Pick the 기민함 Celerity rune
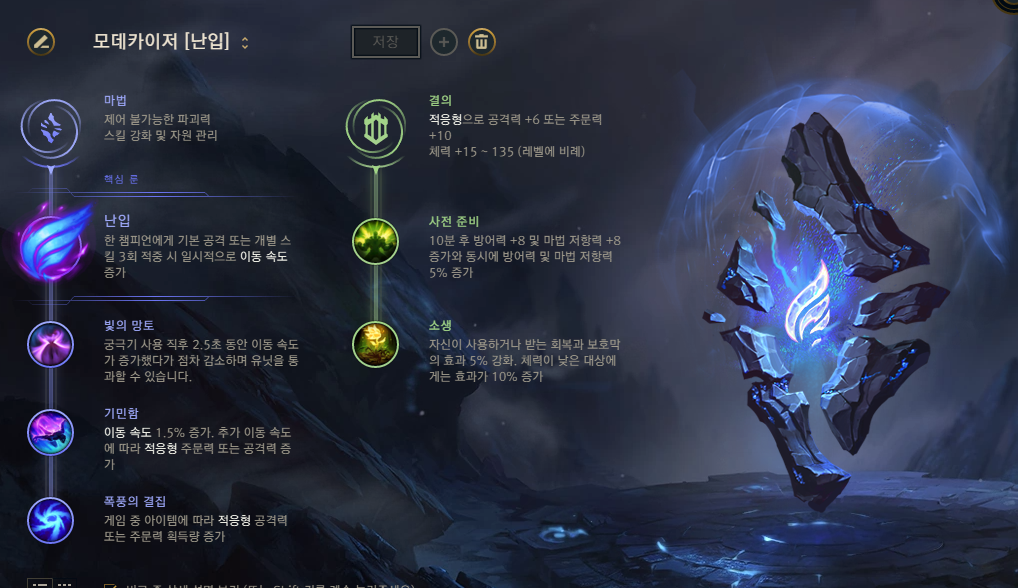This screenshot has height=588, width=1018. pyautogui.click(x=50, y=433)
